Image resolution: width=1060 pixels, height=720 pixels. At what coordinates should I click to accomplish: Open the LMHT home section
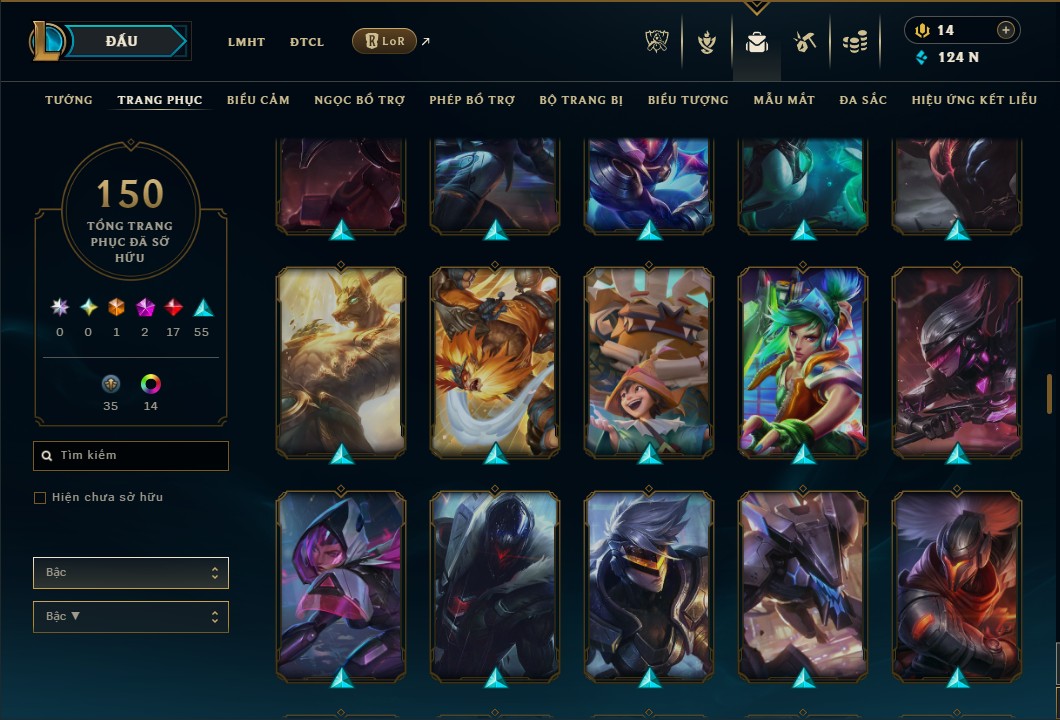click(246, 42)
